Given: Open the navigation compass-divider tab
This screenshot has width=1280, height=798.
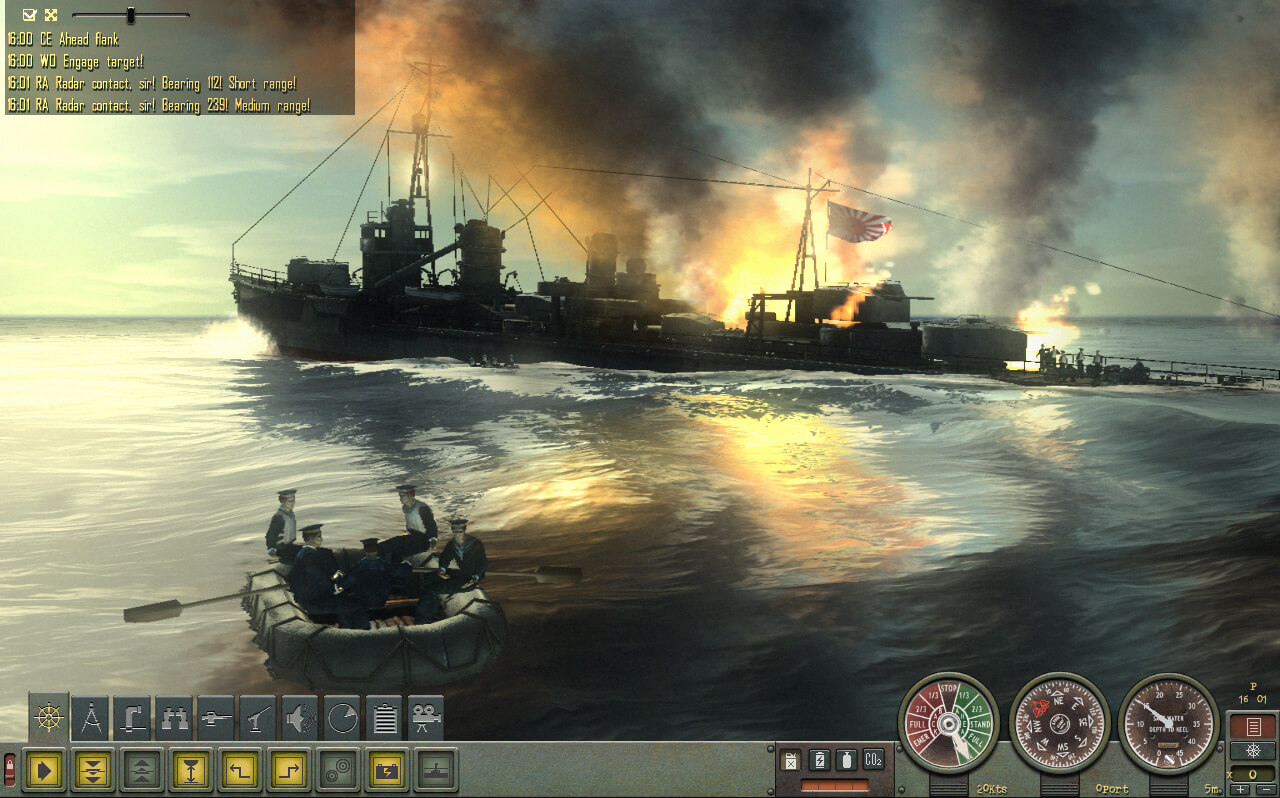Looking at the screenshot, I should [90, 717].
